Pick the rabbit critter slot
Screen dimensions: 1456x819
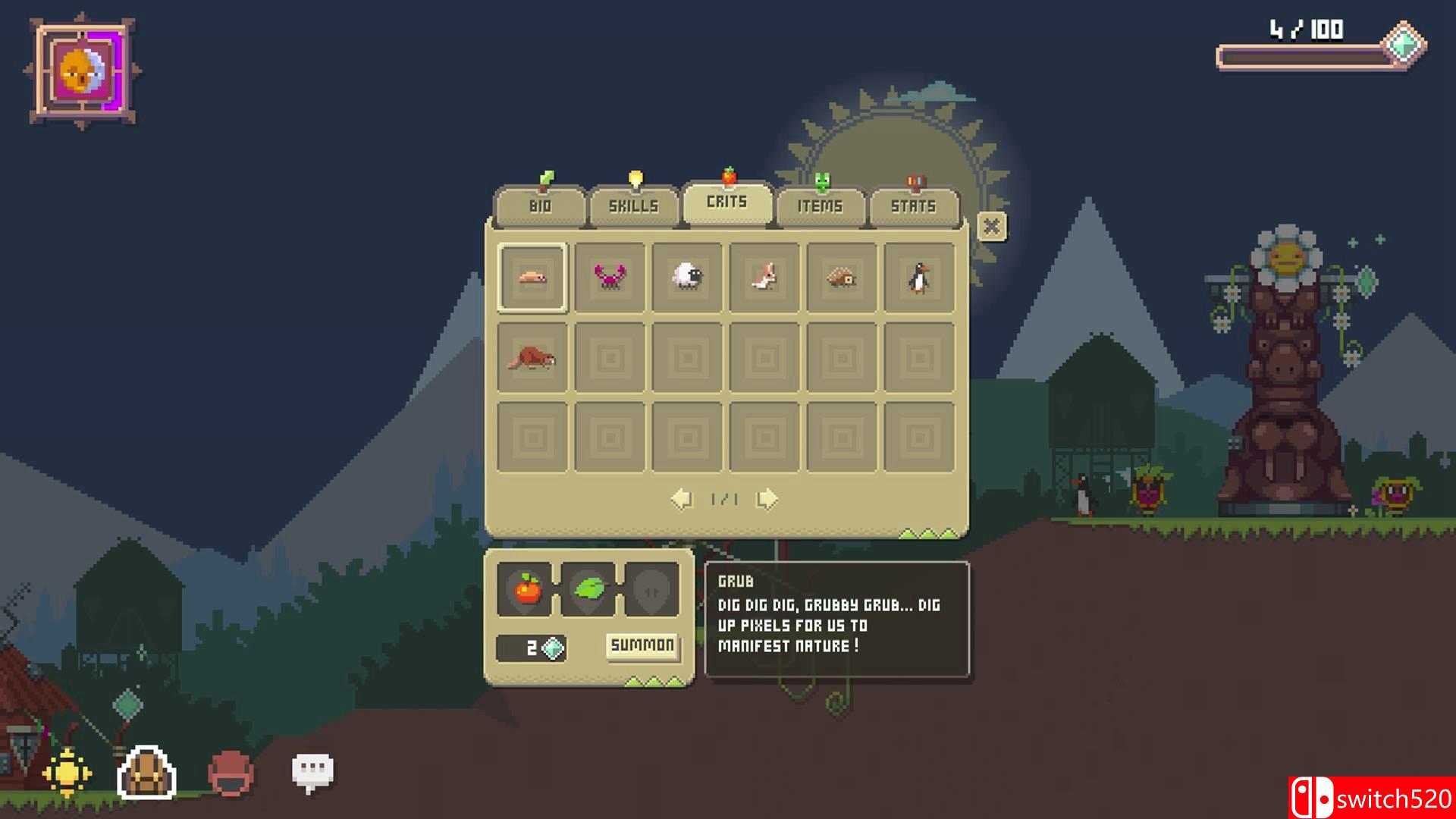(764, 278)
